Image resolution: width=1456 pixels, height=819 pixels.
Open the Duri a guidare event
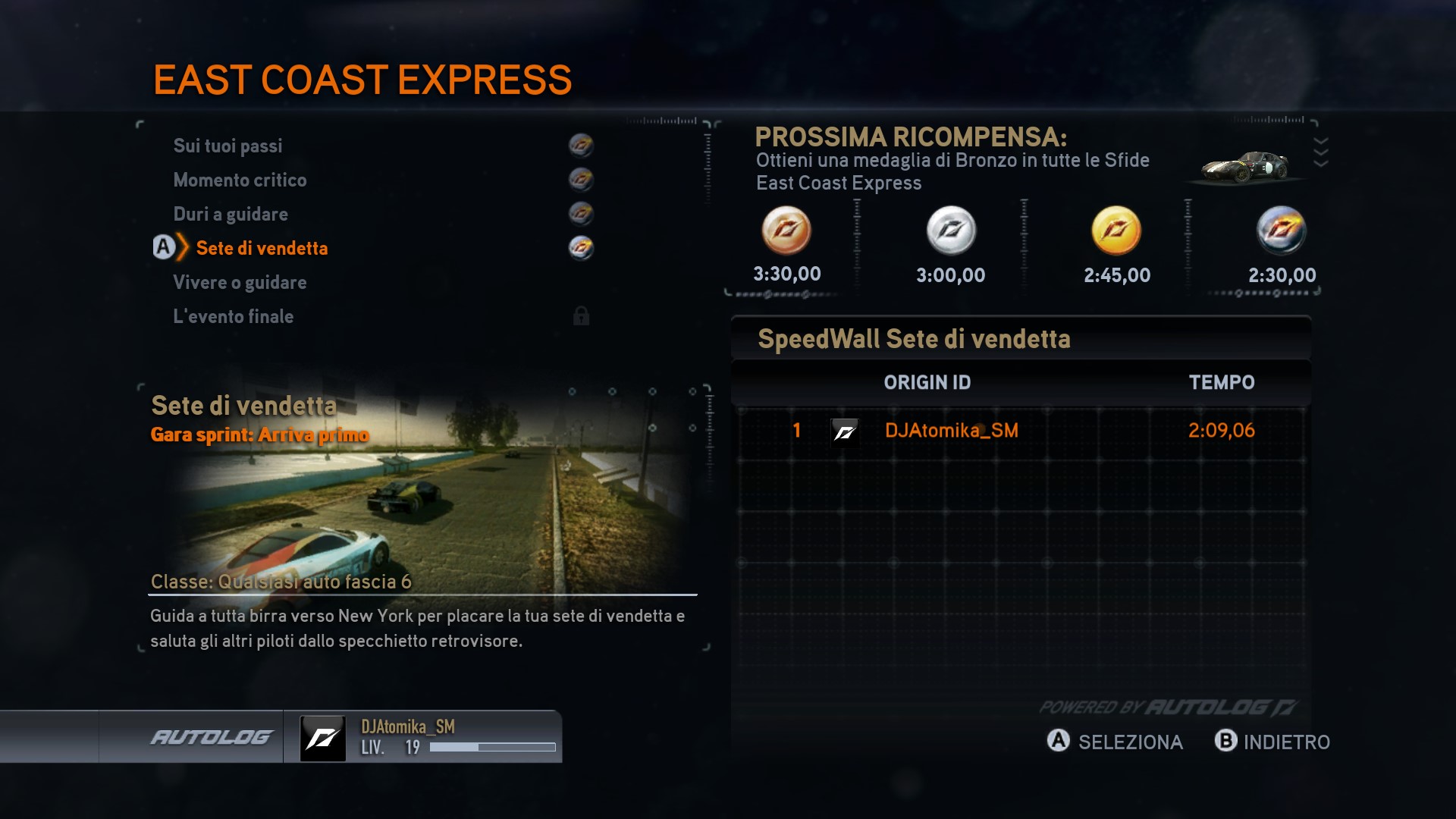tap(231, 214)
